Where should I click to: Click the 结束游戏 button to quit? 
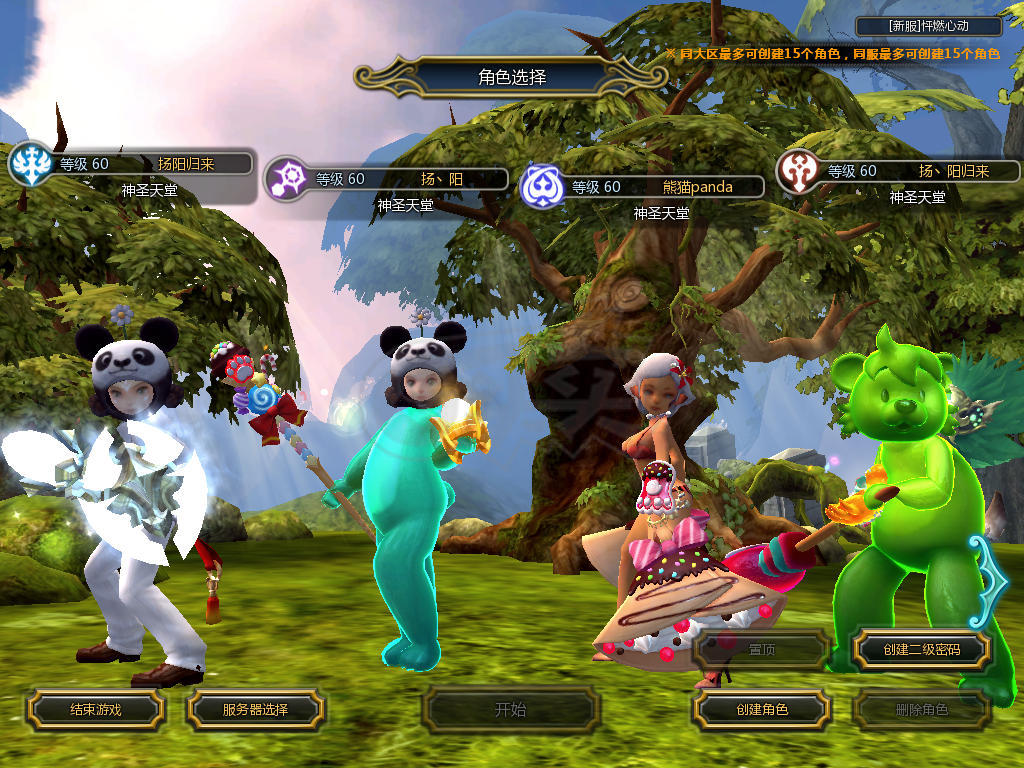95,710
